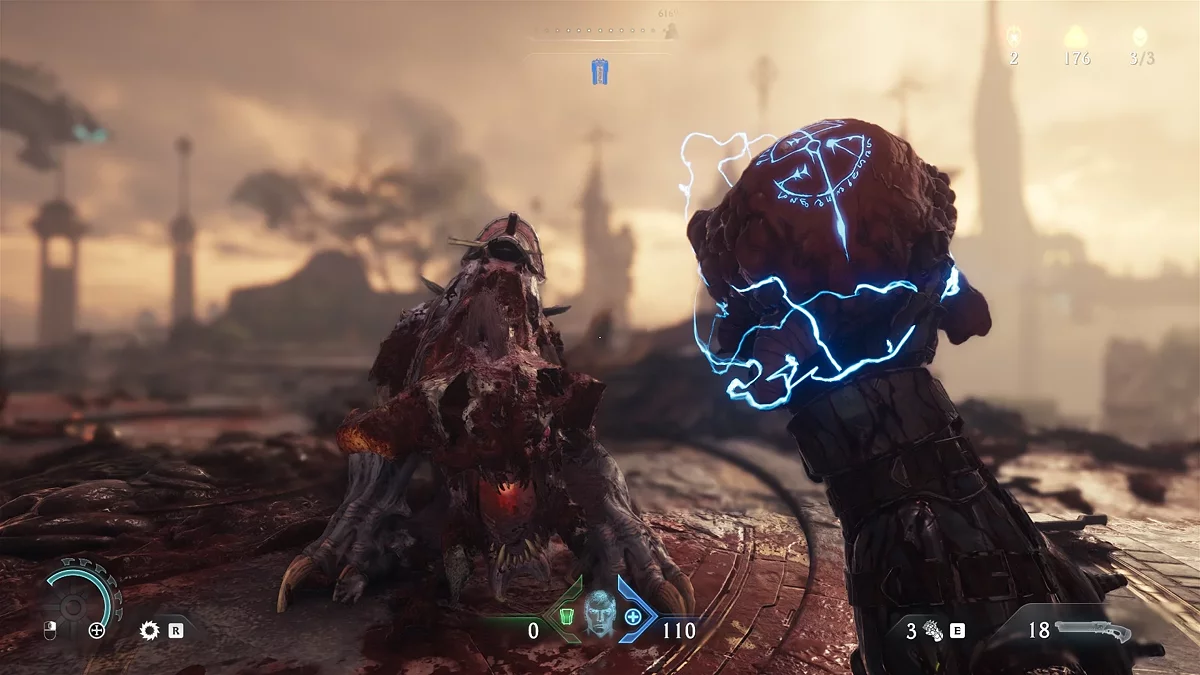The width and height of the screenshot is (1200, 675).
Task: Click the blue health cross icon
Action: [633, 615]
